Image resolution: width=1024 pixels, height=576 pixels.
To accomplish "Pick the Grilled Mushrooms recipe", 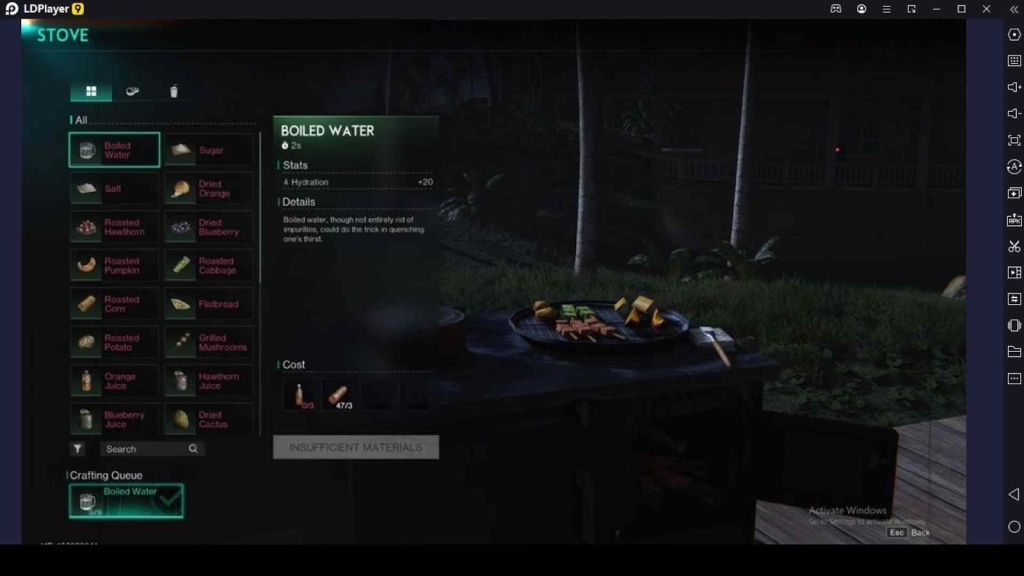I will tap(209, 342).
